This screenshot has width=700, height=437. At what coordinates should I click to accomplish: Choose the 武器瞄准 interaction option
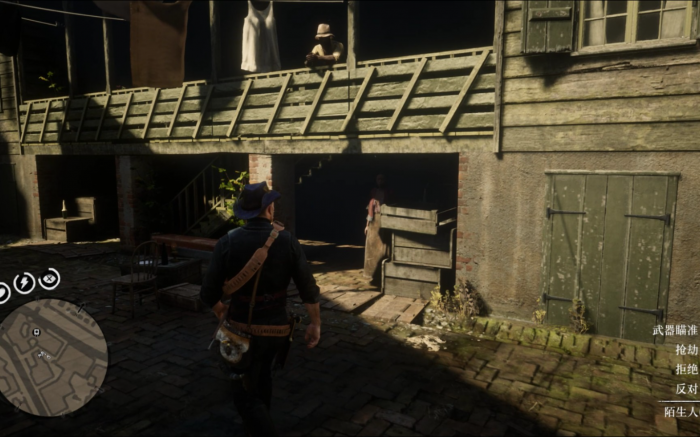coord(675,330)
